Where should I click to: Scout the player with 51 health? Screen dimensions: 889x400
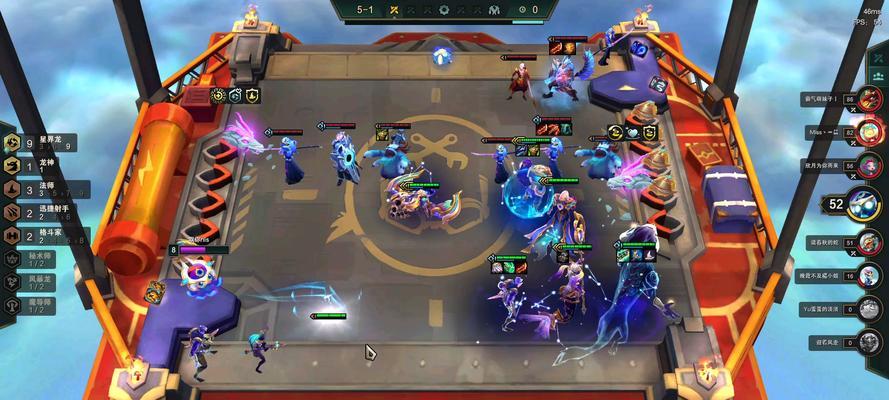tap(873, 243)
